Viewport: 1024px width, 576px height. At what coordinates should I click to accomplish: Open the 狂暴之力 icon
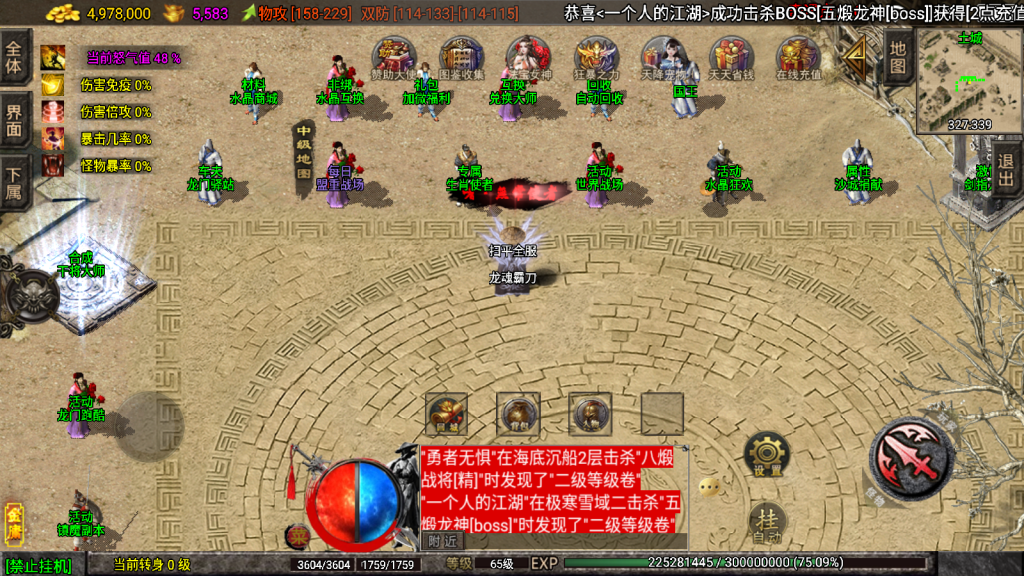pyautogui.click(x=597, y=58)
